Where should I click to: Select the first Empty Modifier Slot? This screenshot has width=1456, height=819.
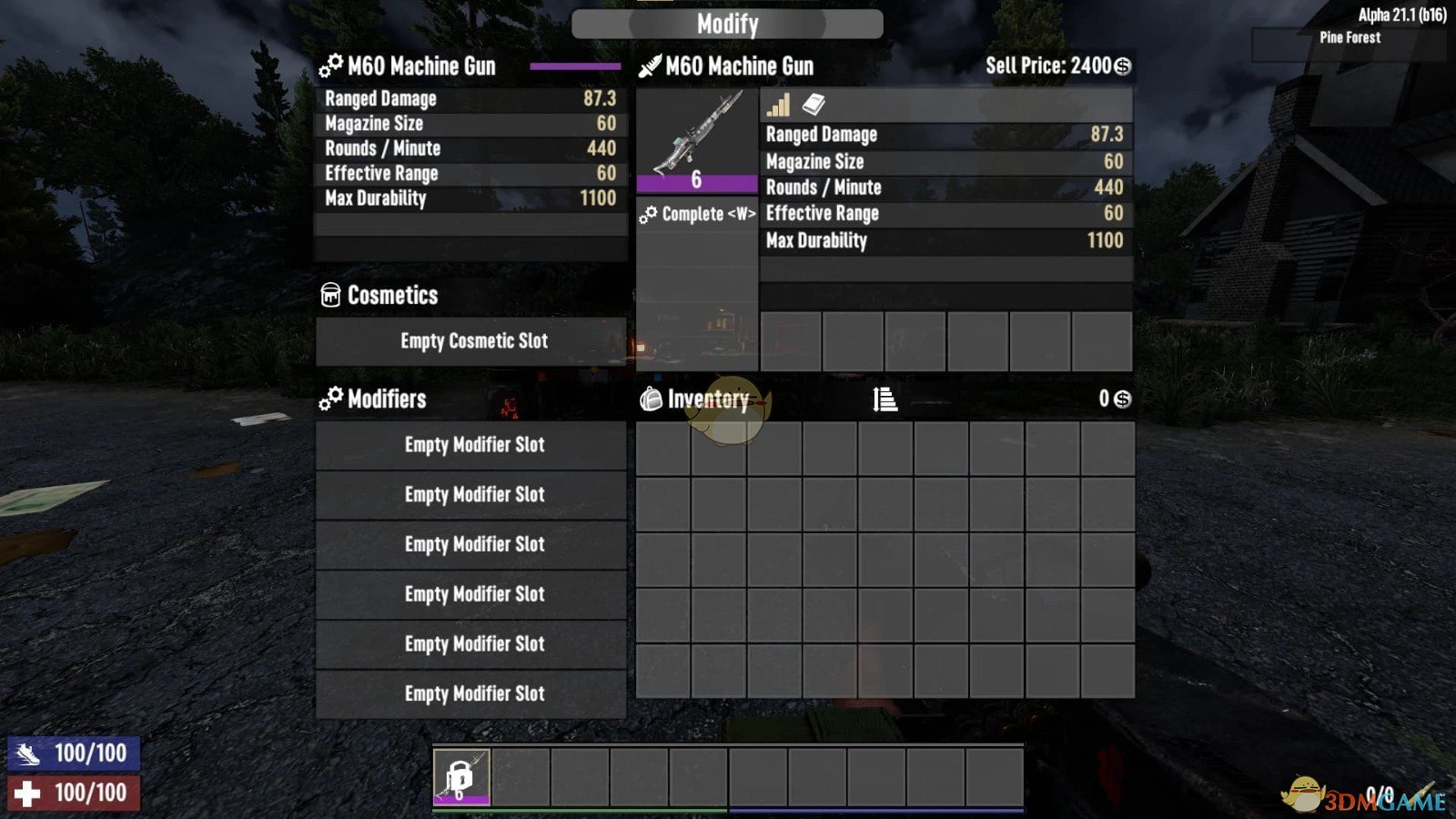471,445
